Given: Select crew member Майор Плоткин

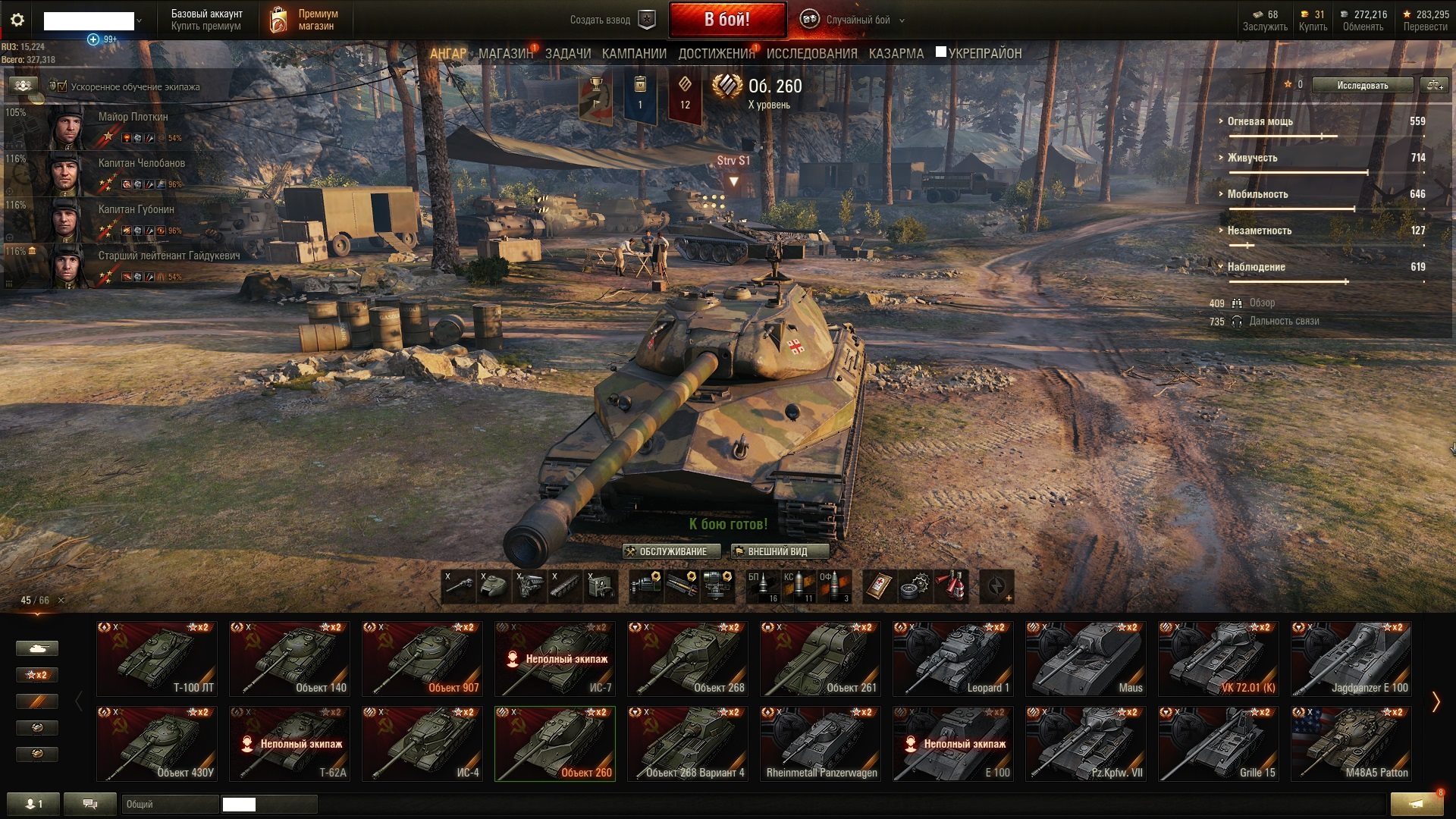Looking at the screenshot, I should [x=114, y=126].
